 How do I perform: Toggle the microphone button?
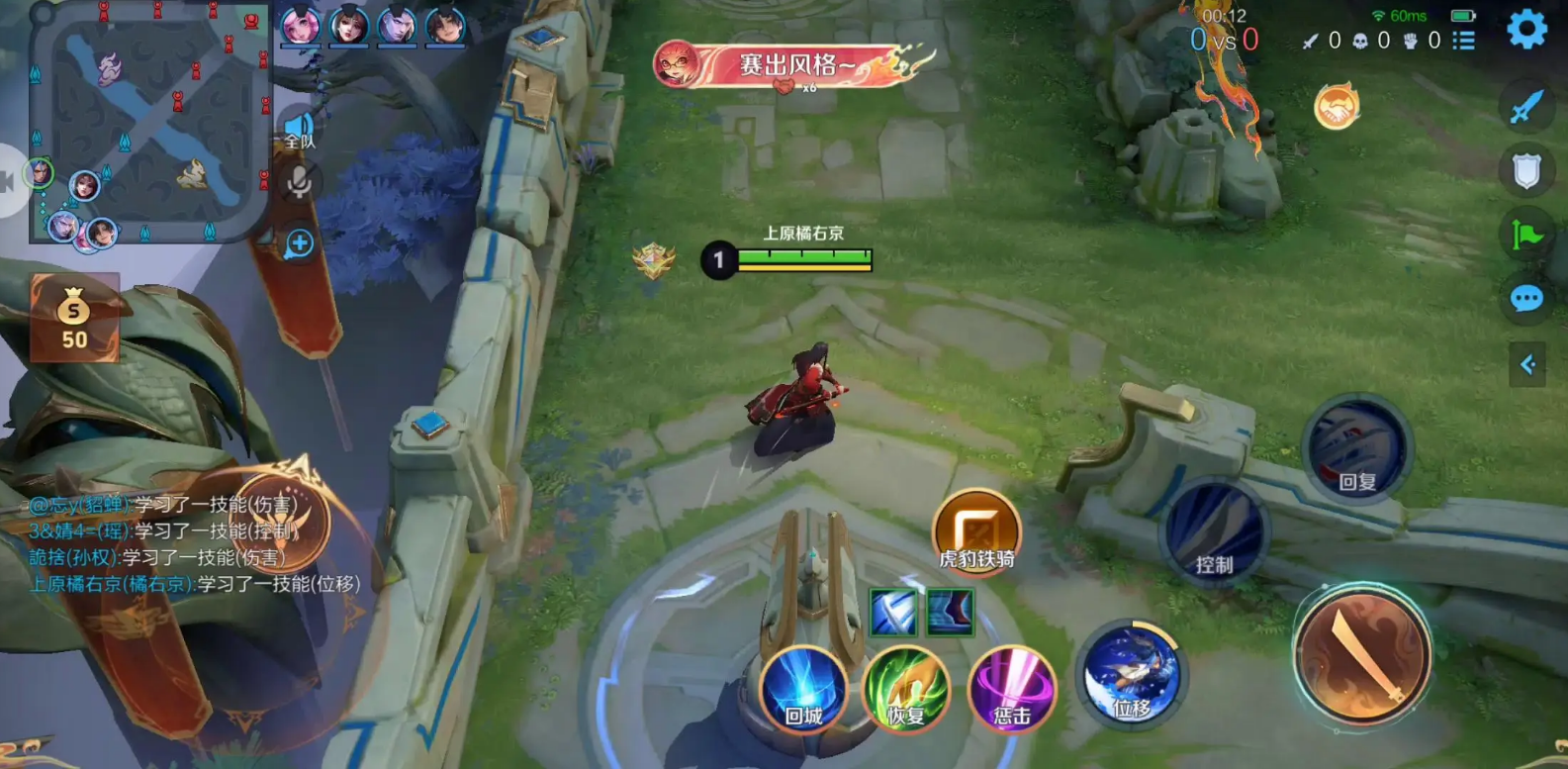299,183
